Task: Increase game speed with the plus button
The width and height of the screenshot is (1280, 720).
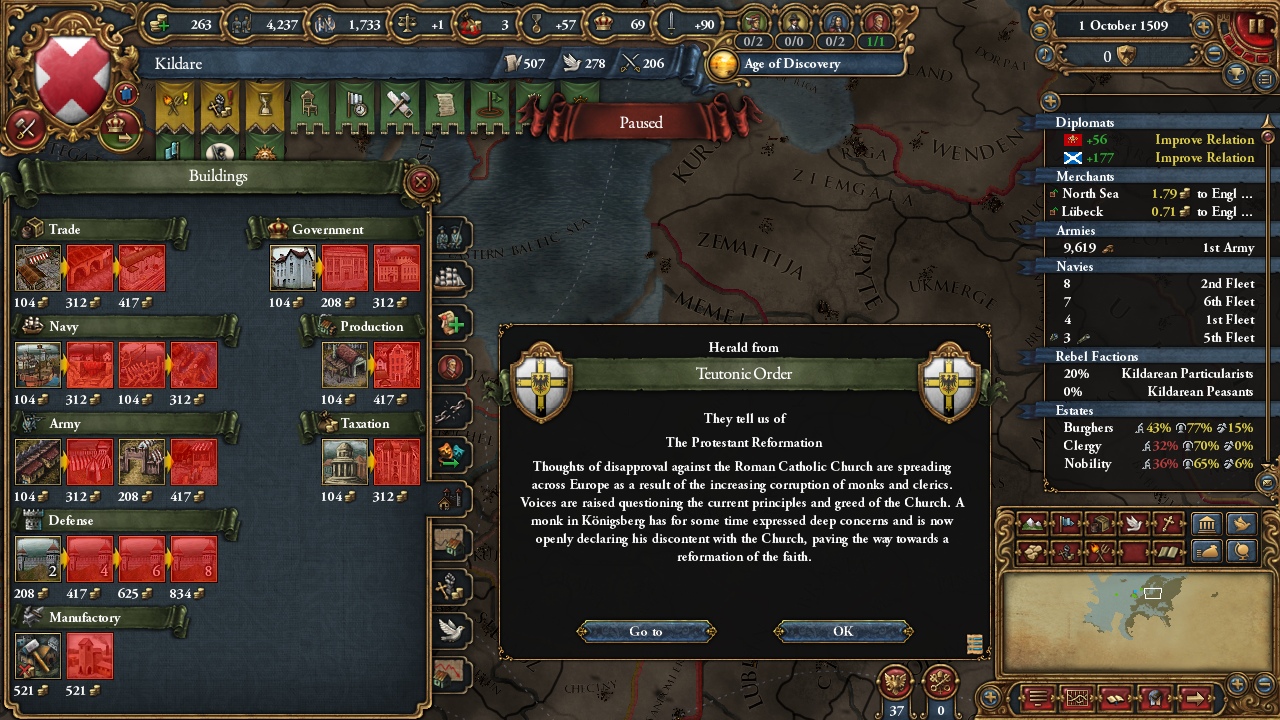Action: [x=1203, y=28]
